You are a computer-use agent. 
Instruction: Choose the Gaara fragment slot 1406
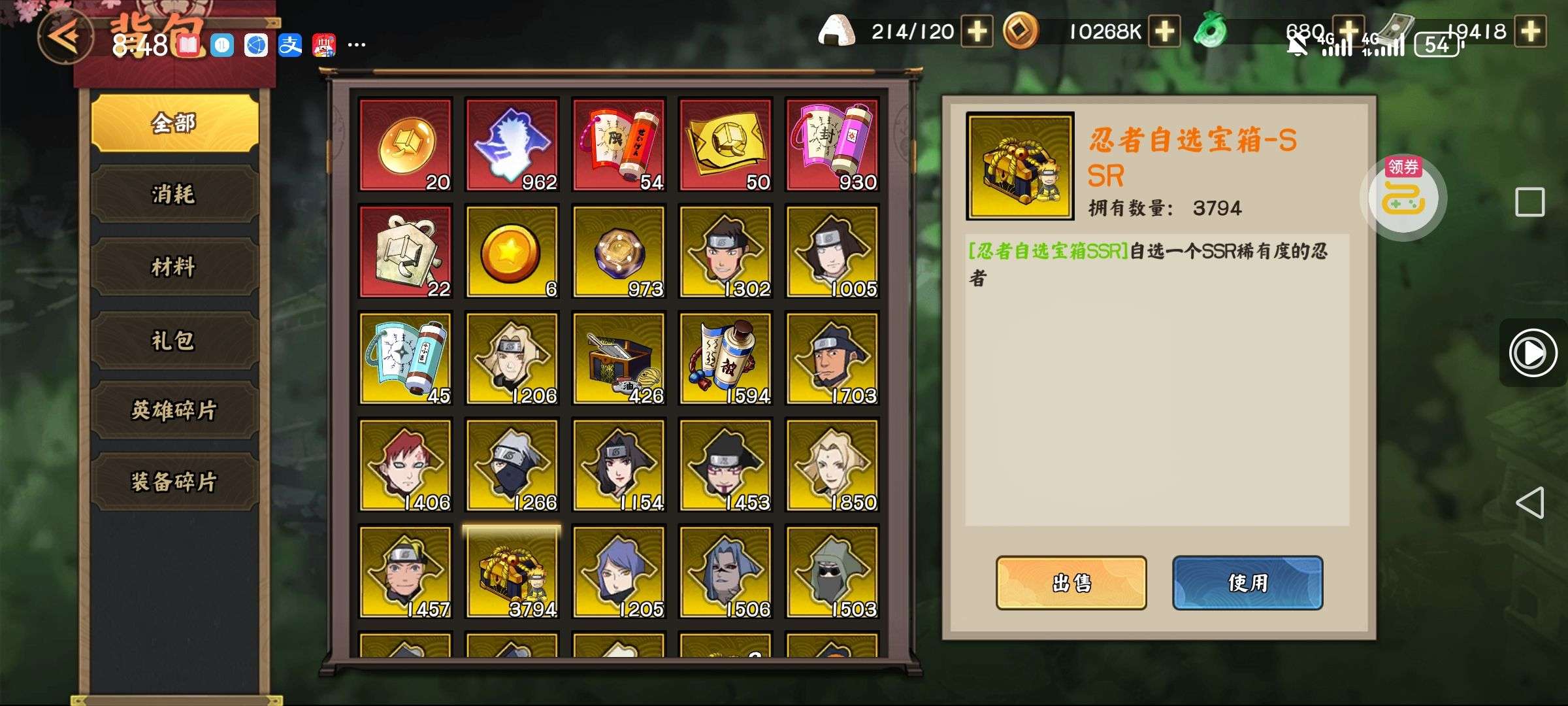click(x=405, y=465)
